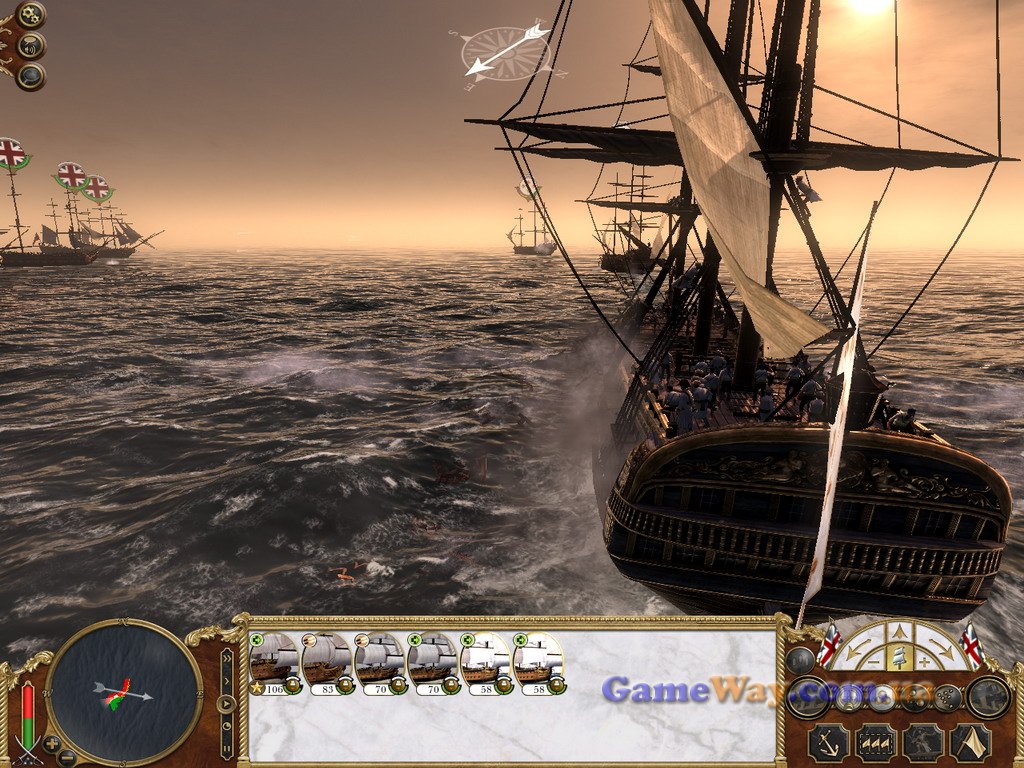This screenshot has height=768, width=1024.
Task: Click the three-flags group formation button
Action: (x=877, y=743)
